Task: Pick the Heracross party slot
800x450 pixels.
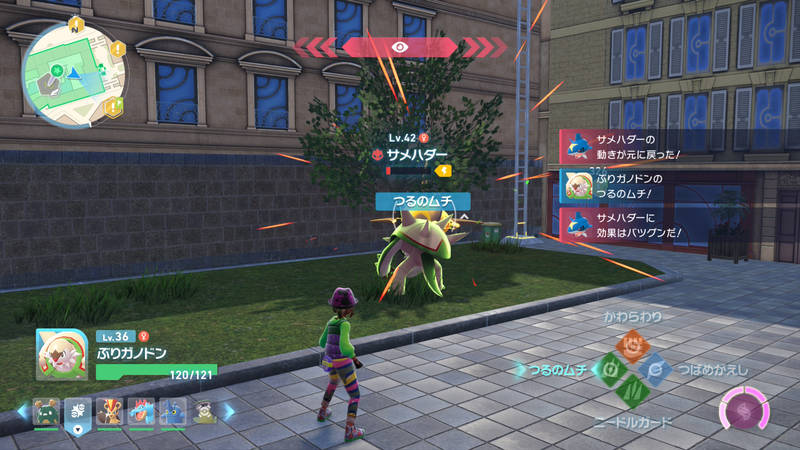Action: [x=172, y=411]
